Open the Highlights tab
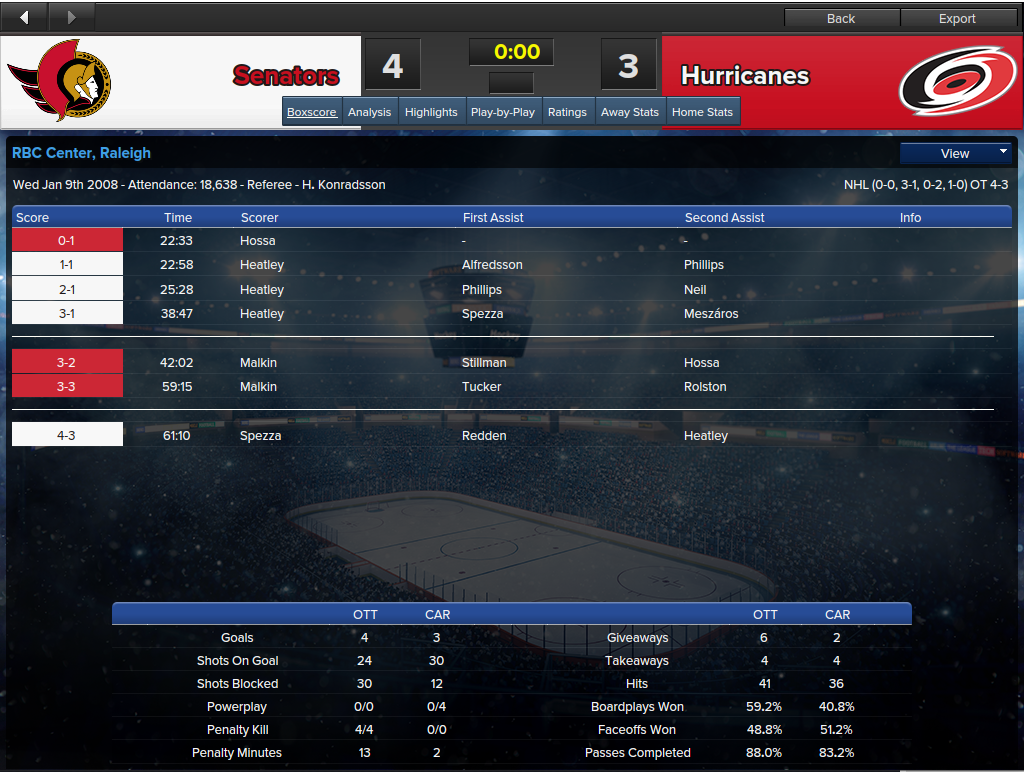 pos(431,112)
